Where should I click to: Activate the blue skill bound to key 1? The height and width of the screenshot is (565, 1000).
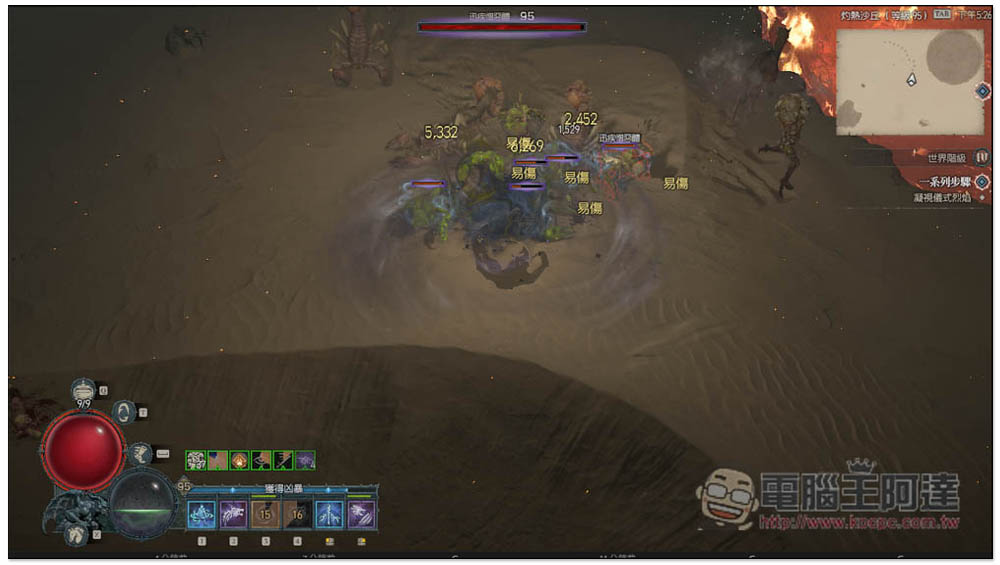[201, 515]
